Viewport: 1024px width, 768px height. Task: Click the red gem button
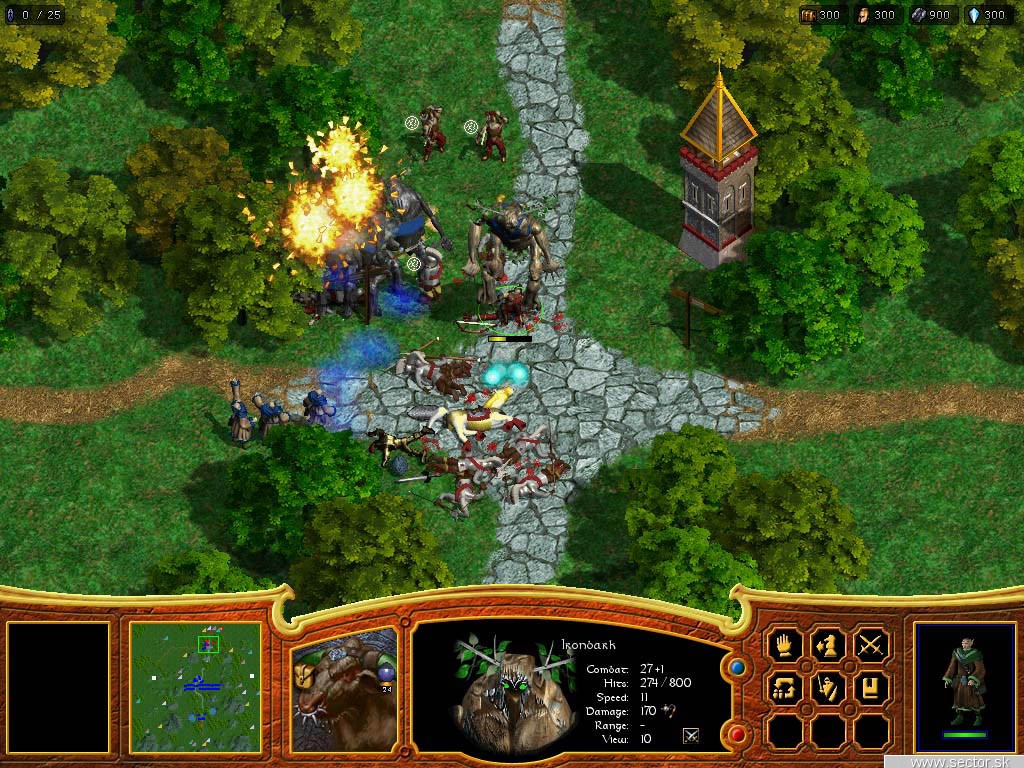(x=738, y=735)
